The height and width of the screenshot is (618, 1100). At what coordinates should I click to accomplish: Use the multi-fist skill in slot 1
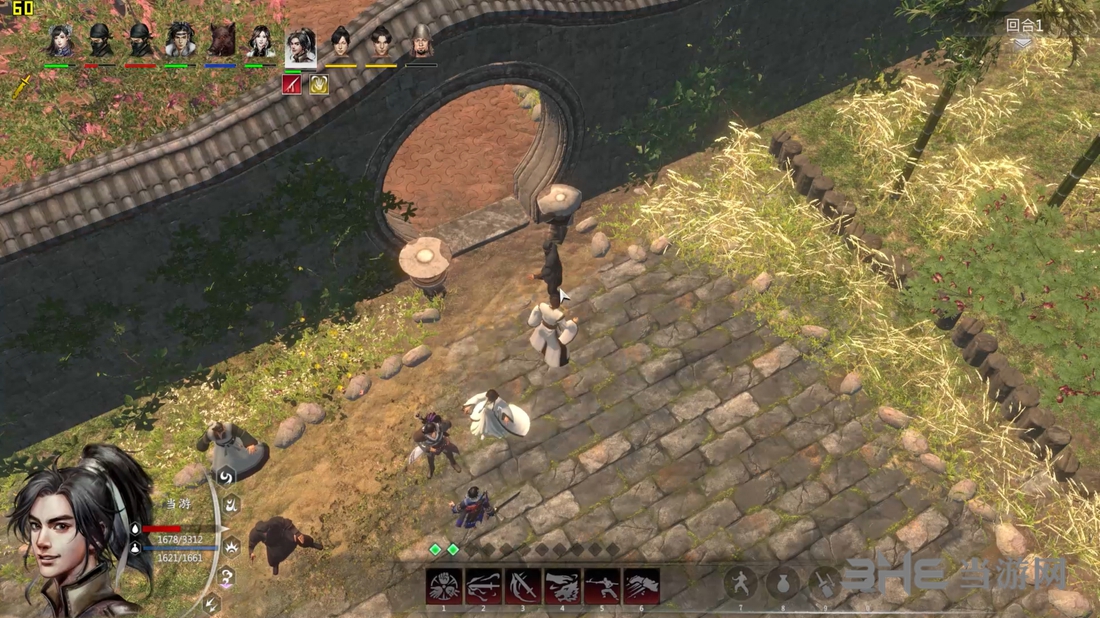point(444,586)
